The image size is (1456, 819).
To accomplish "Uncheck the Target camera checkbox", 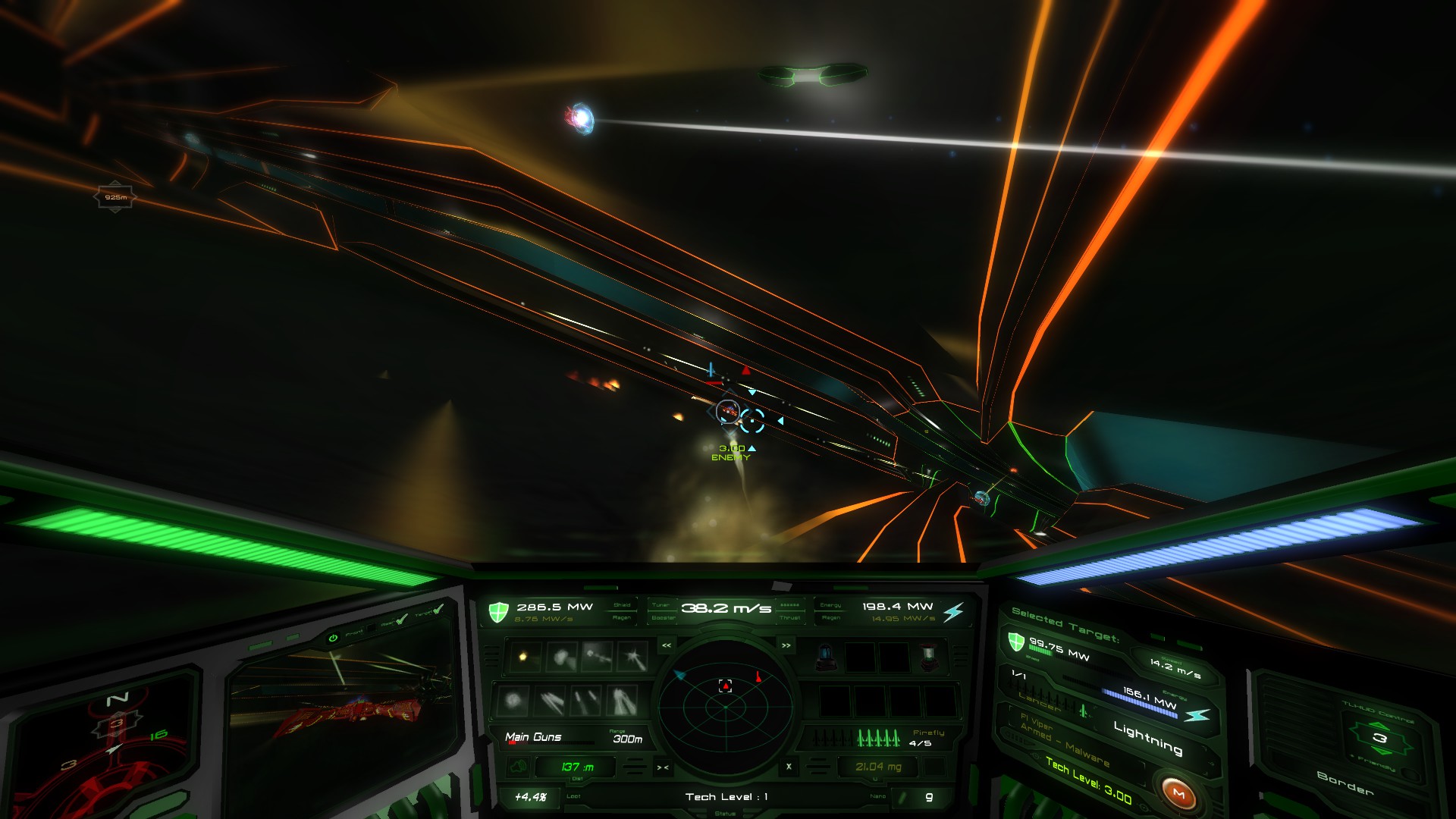I will (x=438, y=608).
